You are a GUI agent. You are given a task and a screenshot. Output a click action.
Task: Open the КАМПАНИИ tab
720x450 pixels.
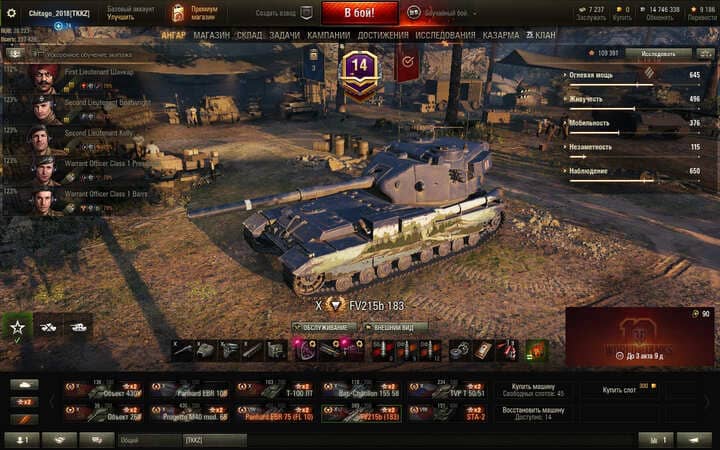point(328,35)
